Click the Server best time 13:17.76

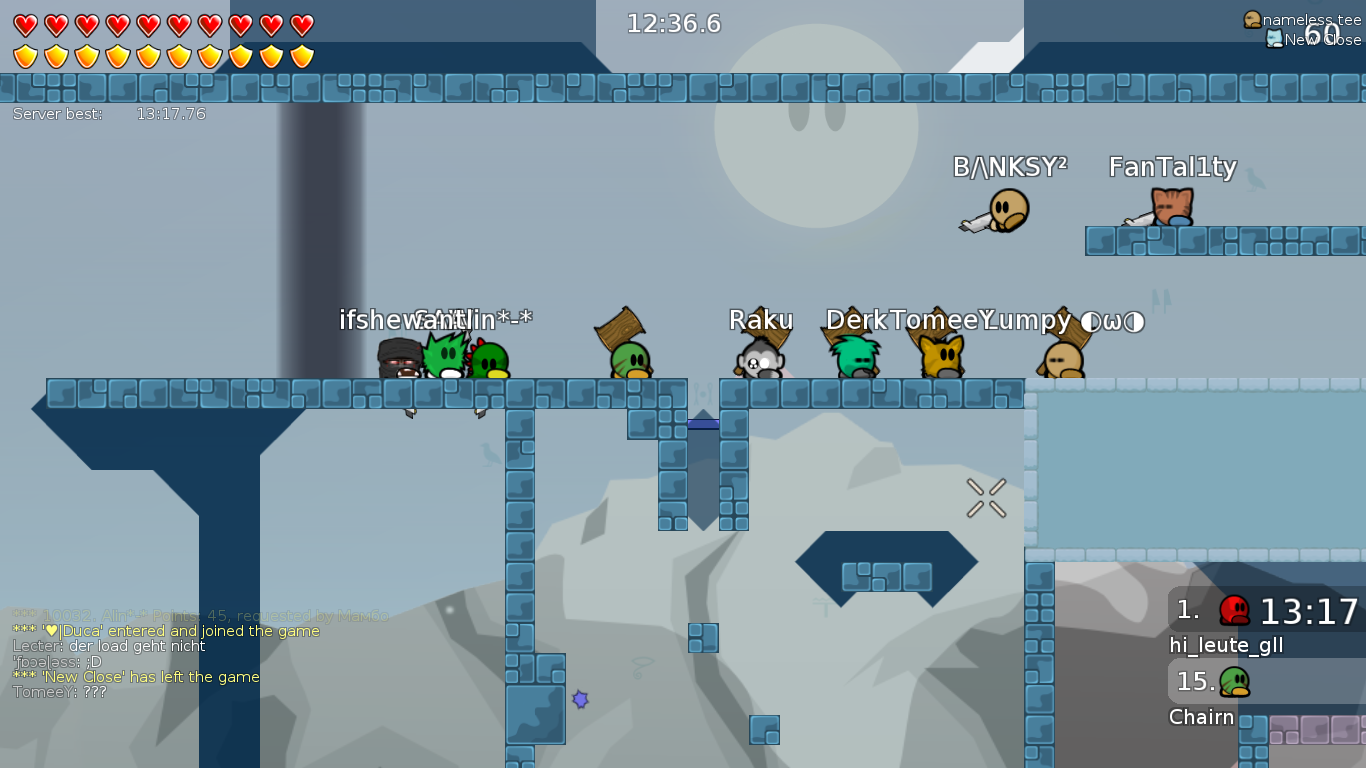point(170,114)
